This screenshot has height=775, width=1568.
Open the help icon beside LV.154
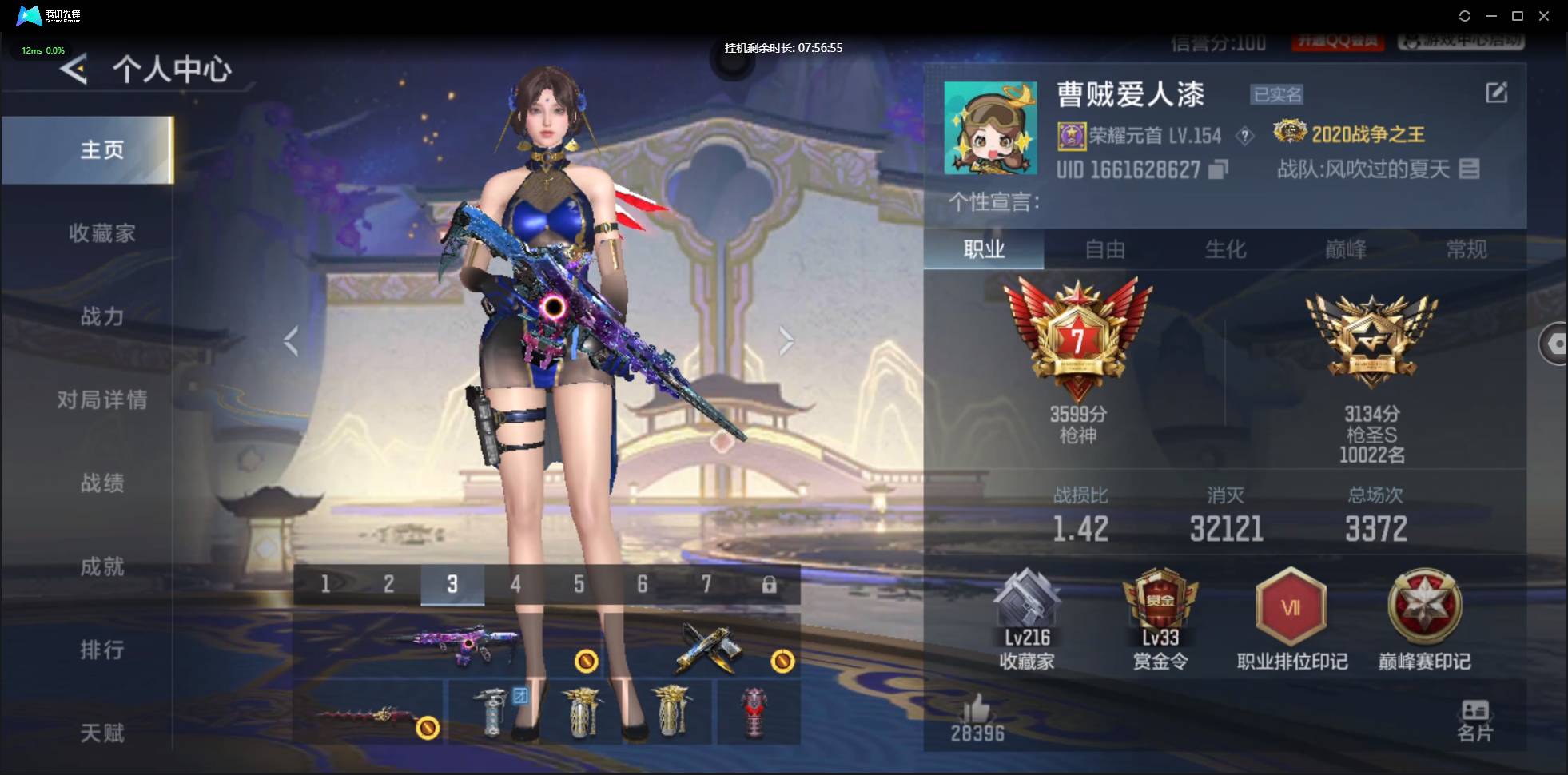1244,136
